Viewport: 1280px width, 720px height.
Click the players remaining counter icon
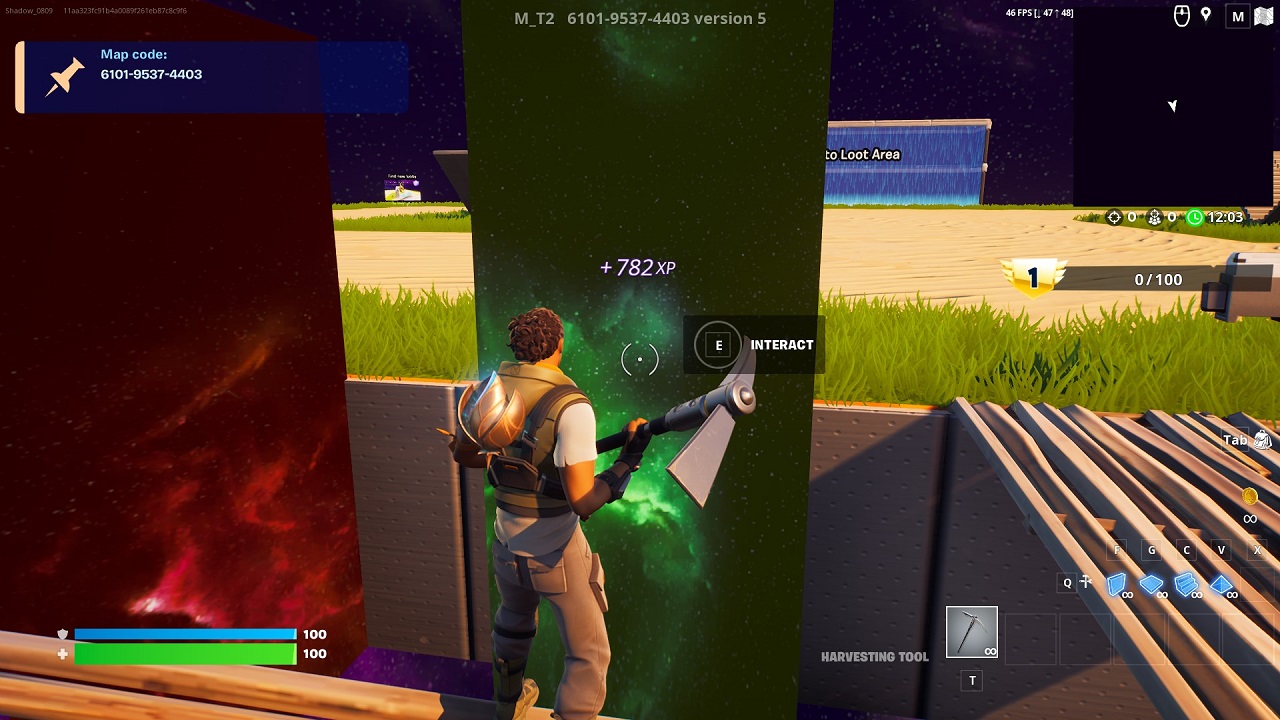[x=1155, y=217]
